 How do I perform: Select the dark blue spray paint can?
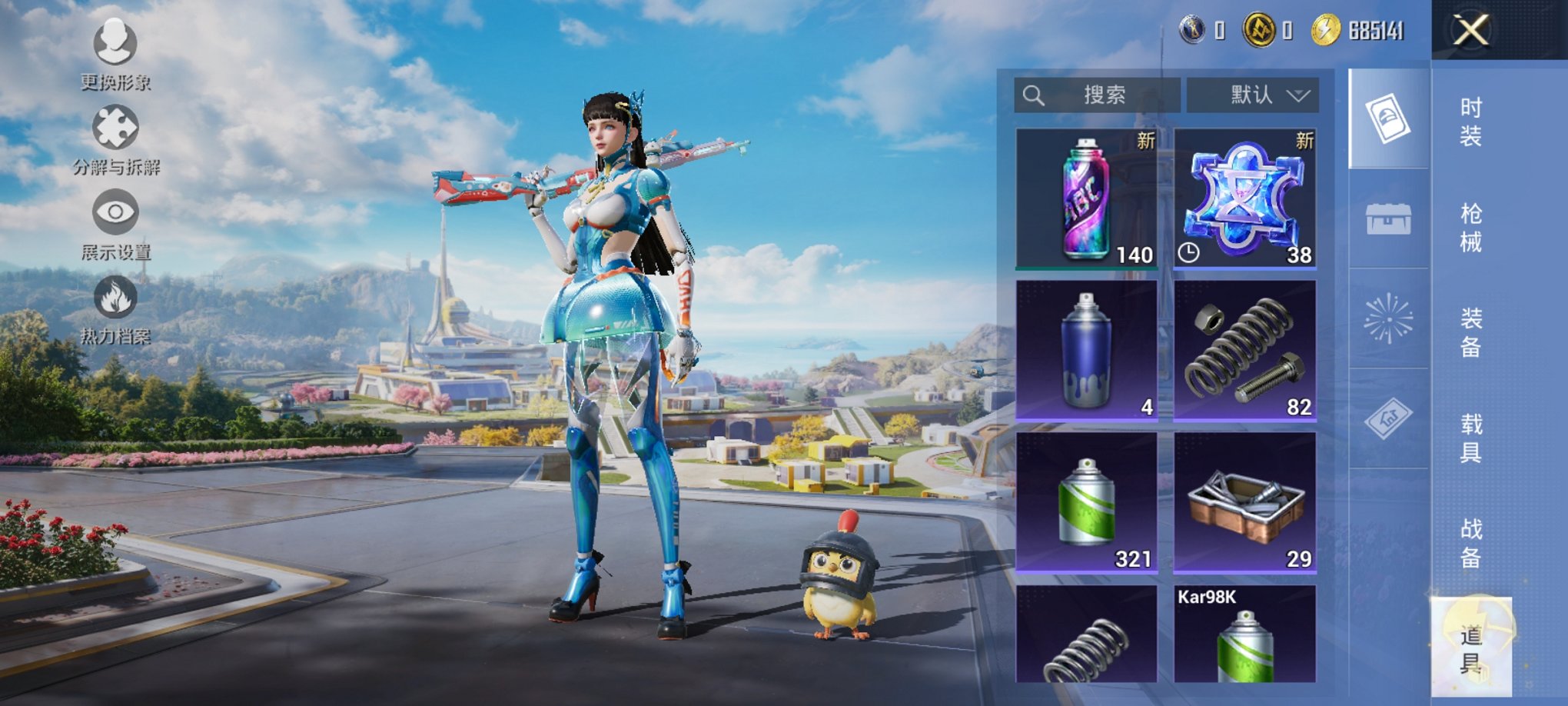click(1086, 351)
